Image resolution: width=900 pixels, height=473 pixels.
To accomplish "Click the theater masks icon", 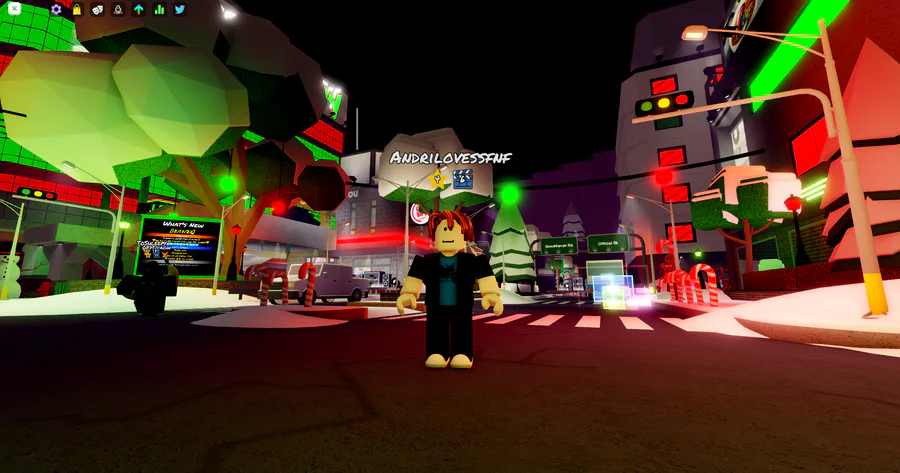I will point(97,9).
